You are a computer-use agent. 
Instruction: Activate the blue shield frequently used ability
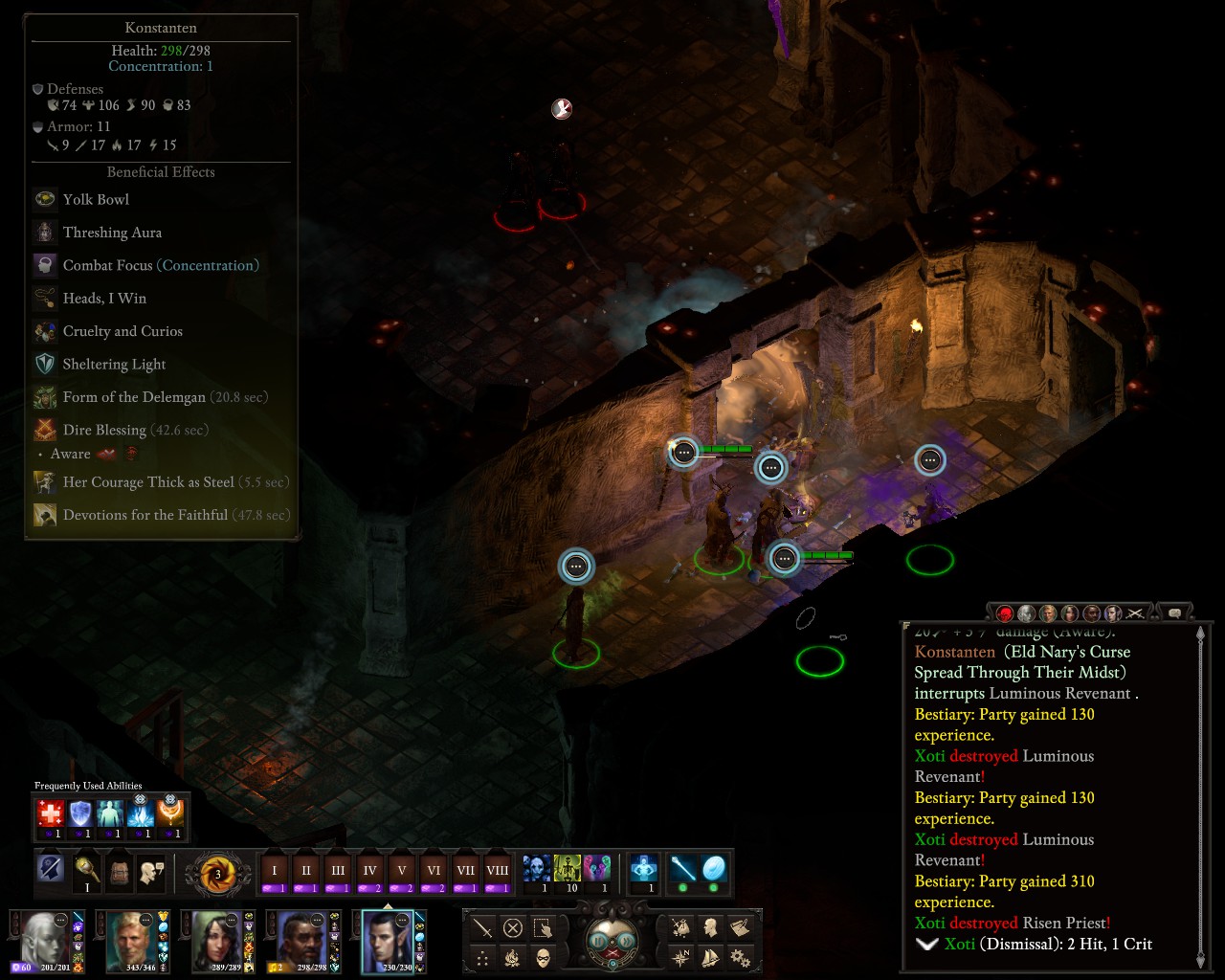tap(80, 815)
